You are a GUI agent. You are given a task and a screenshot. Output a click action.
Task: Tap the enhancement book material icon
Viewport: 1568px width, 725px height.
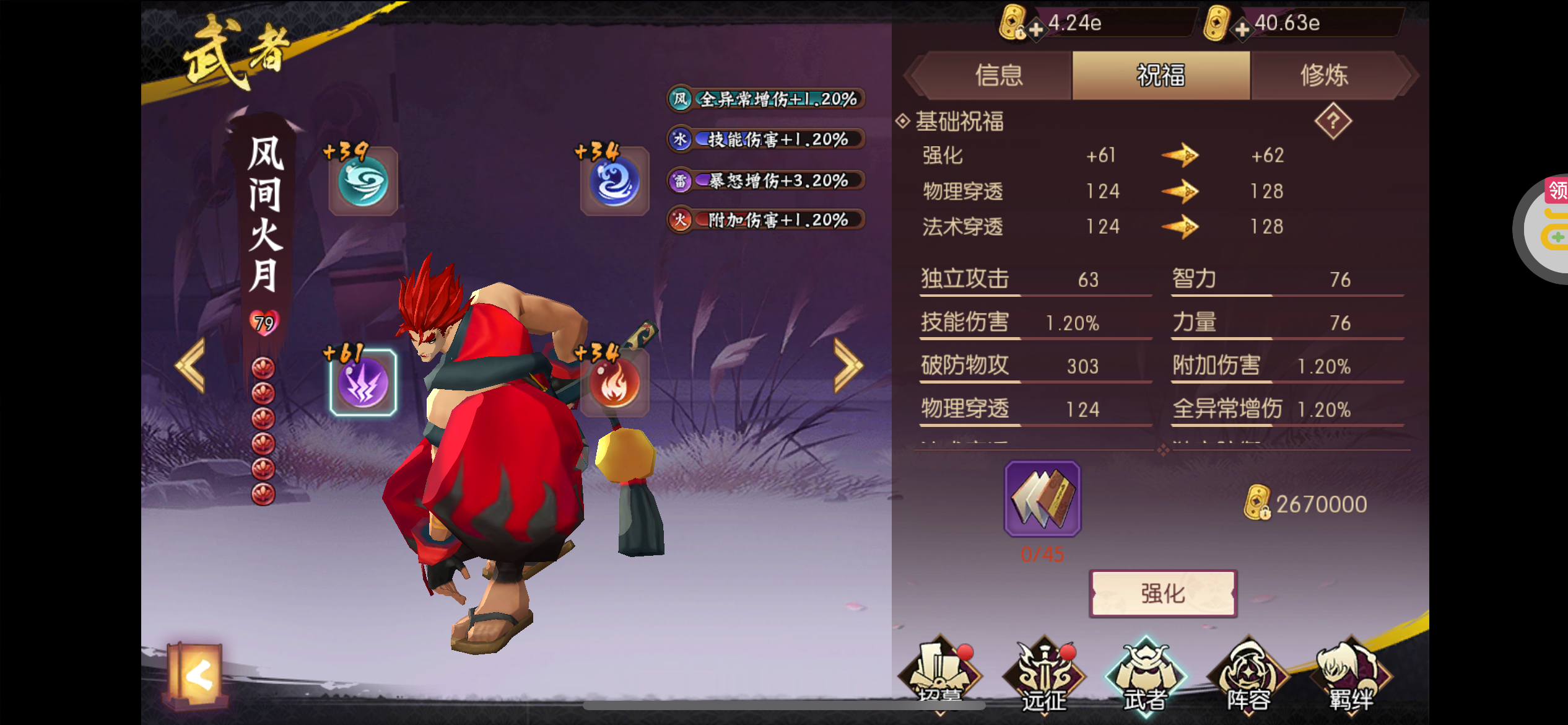(1042, 499)
